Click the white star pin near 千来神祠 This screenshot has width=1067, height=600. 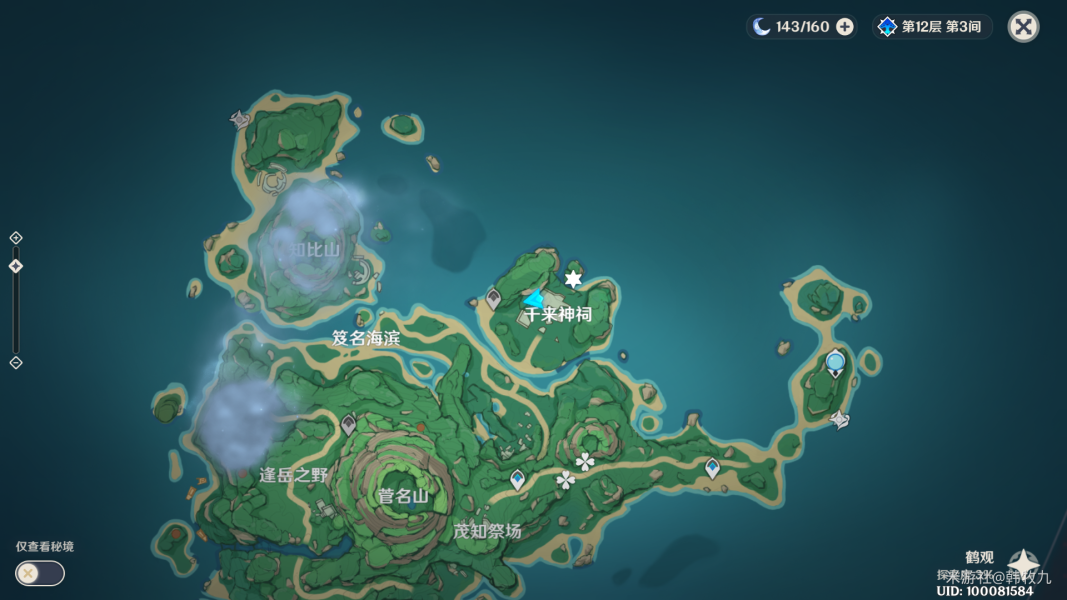[x=573, y=279]
